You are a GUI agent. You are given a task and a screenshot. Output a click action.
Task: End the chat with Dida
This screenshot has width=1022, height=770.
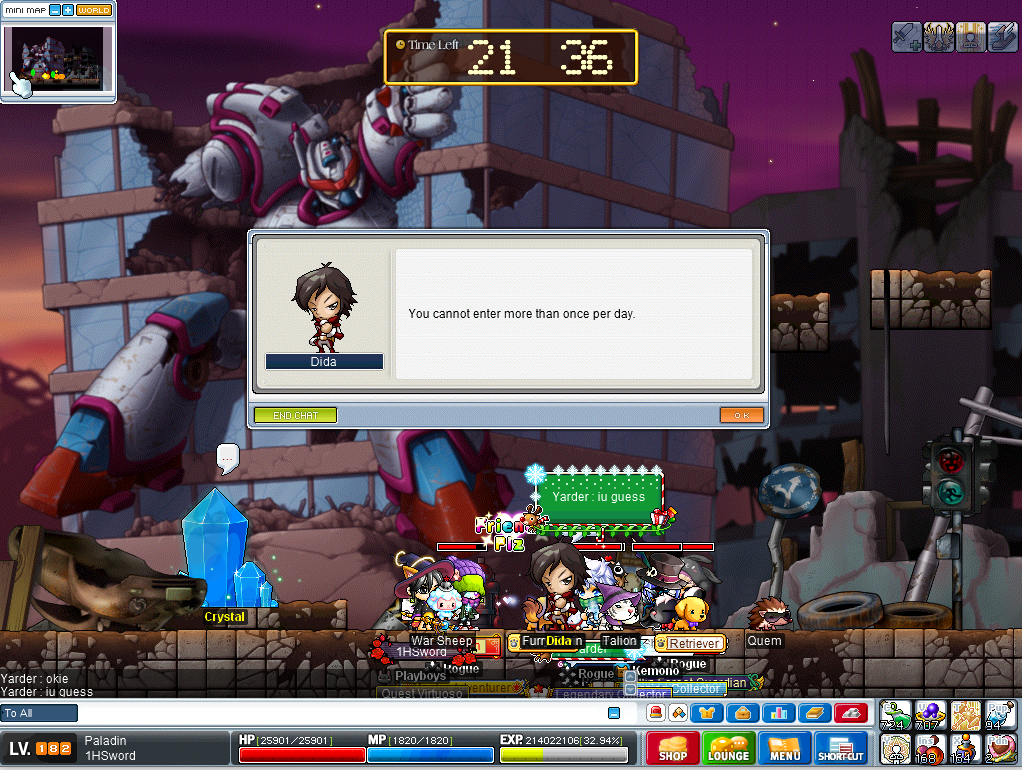point(295,415)
